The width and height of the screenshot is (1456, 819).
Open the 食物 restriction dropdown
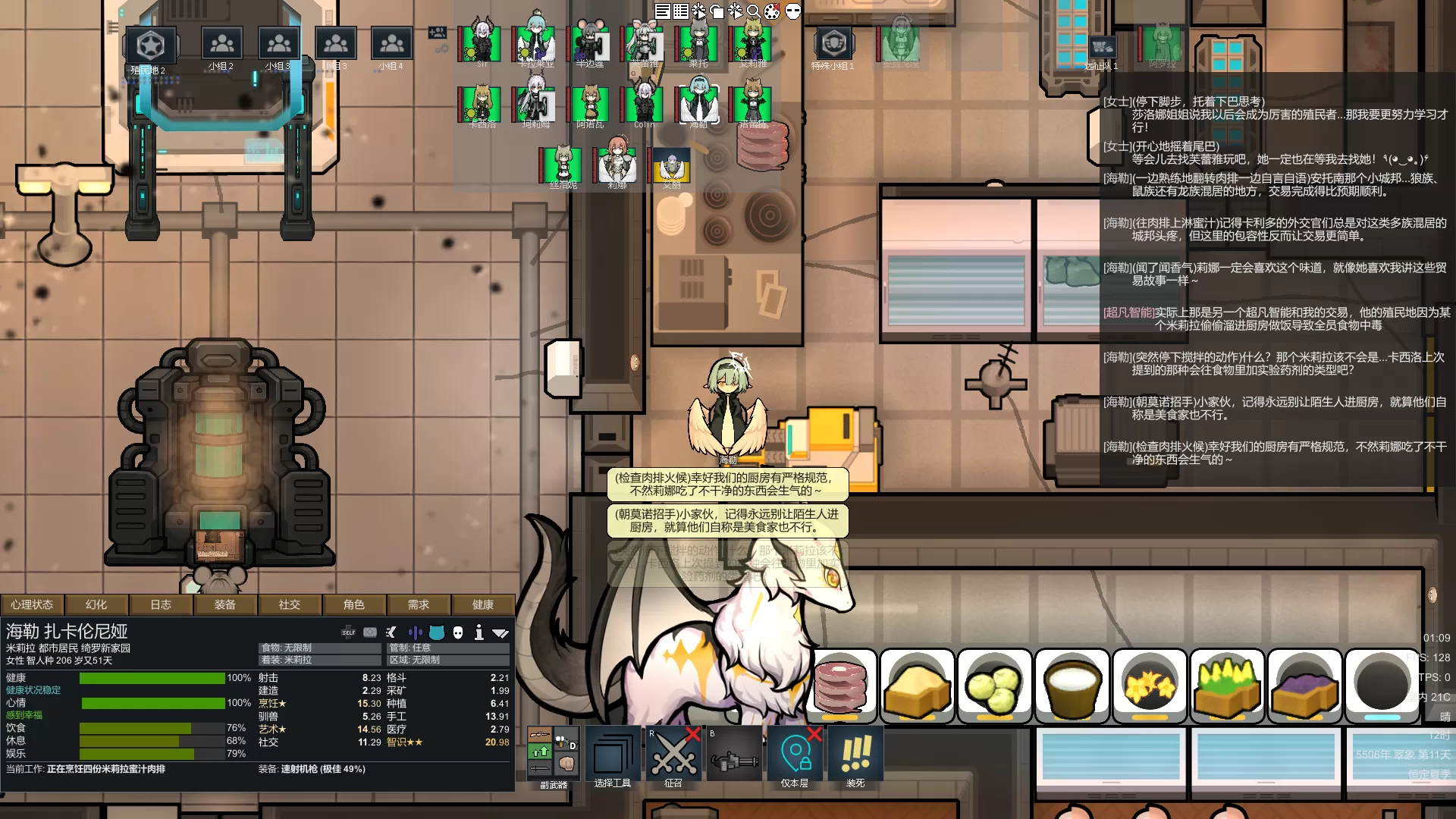coord(319,648)
